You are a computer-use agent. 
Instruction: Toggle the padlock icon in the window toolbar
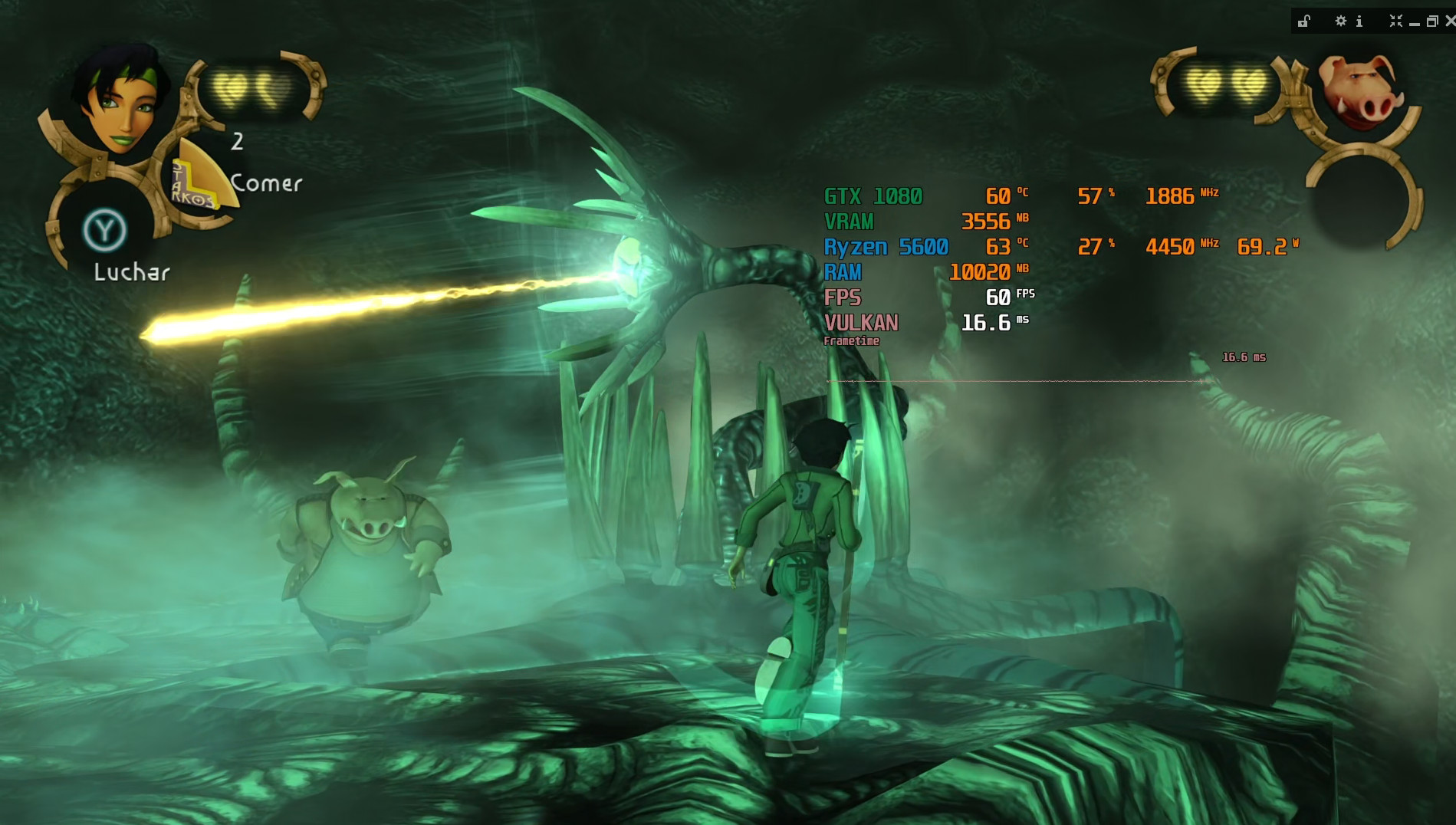1304,21
